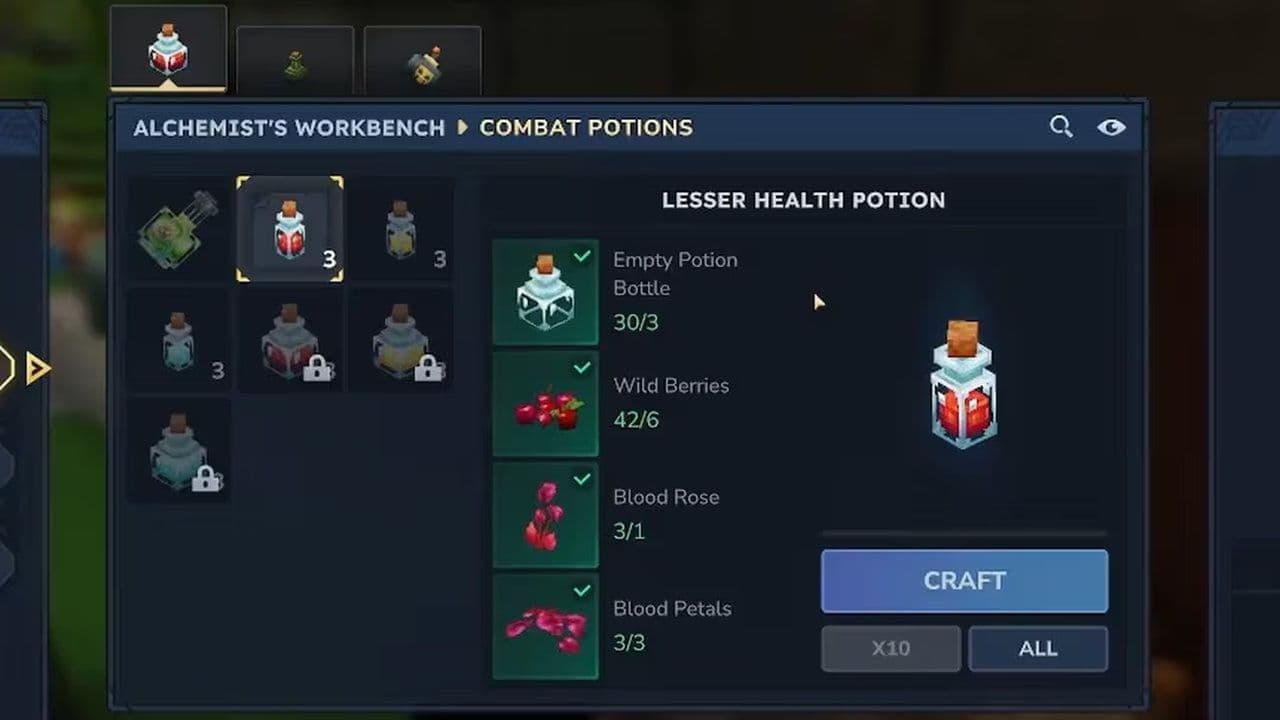This screenshot has width=1280, height=720.
Task: Toggle the eye visibility icon
Action: [x=1110, y=127]
